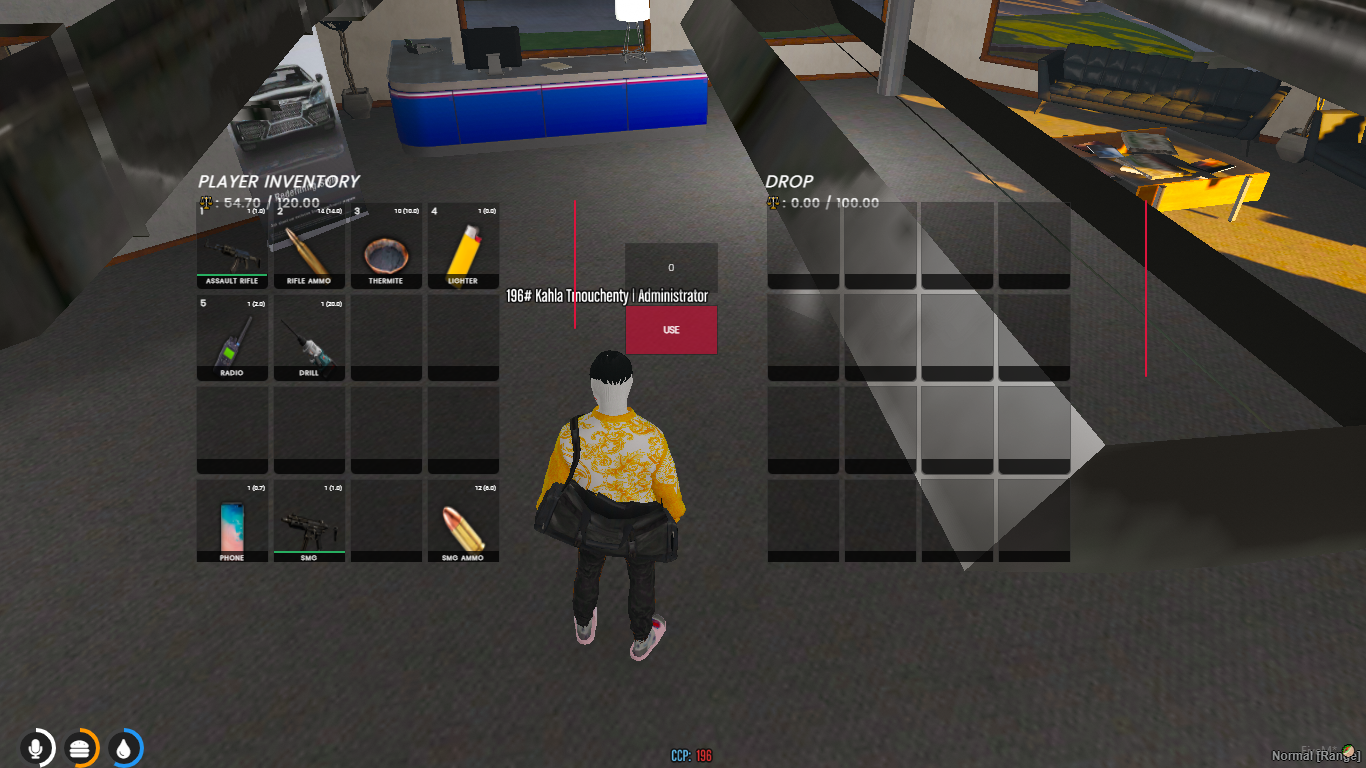Select the SMG weapon
The height and width of the screenshot is (768, 1366).
309,523
